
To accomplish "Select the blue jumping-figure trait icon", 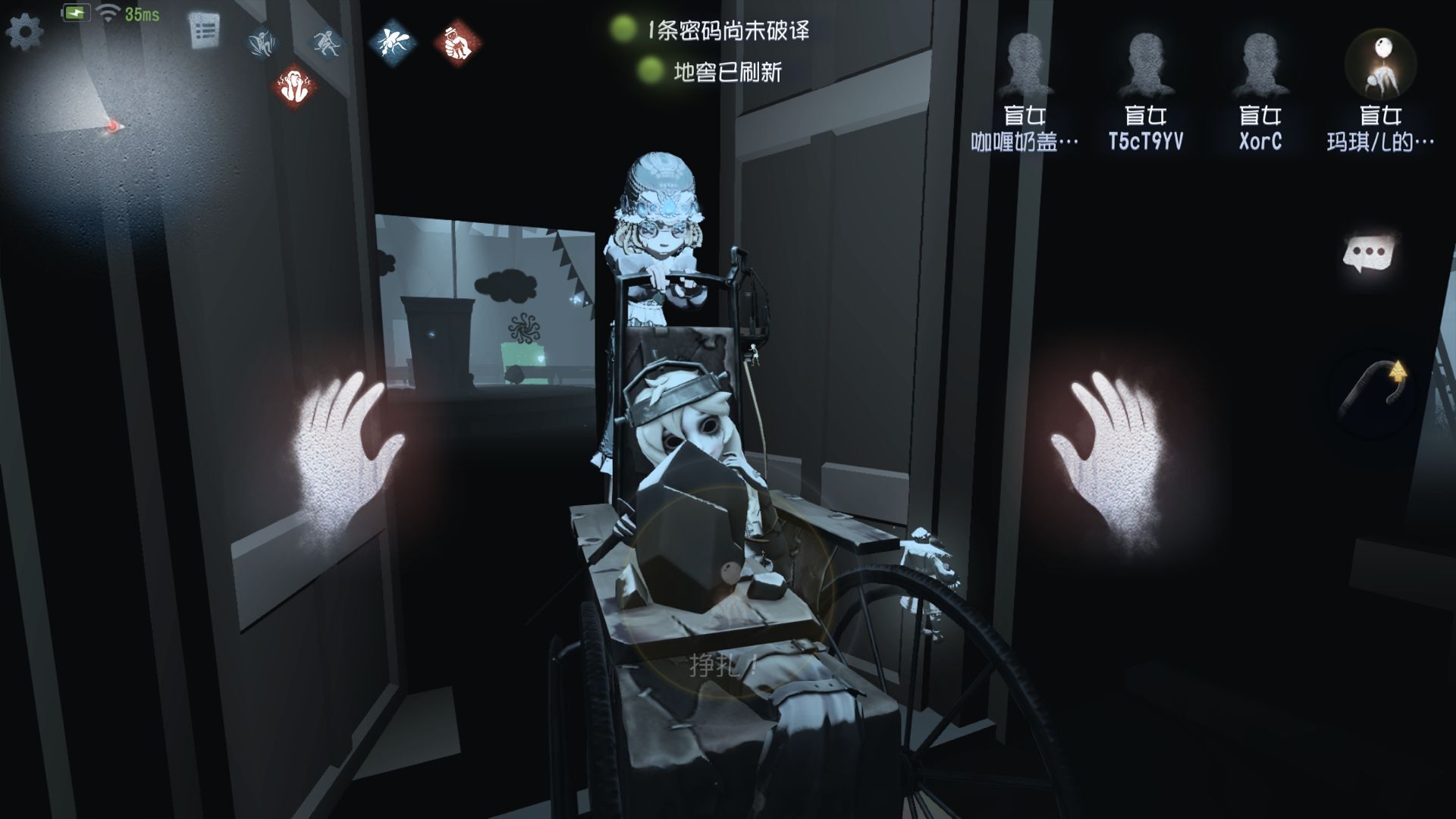I will tap(262, 42).
